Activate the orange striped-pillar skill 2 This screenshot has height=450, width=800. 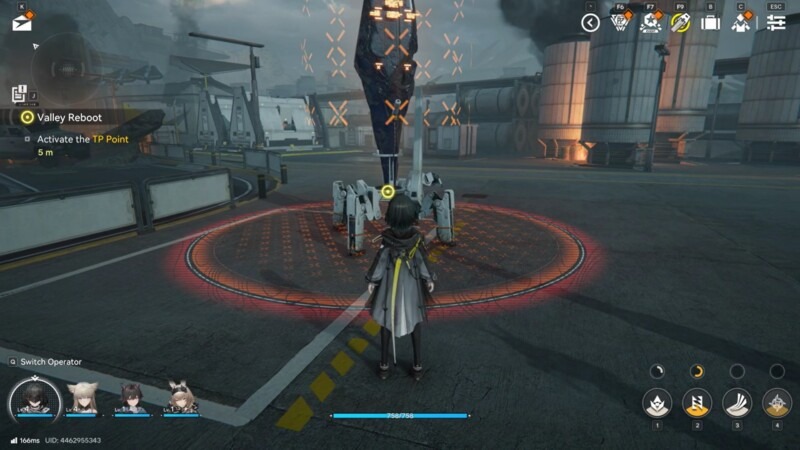pos(697,402)
